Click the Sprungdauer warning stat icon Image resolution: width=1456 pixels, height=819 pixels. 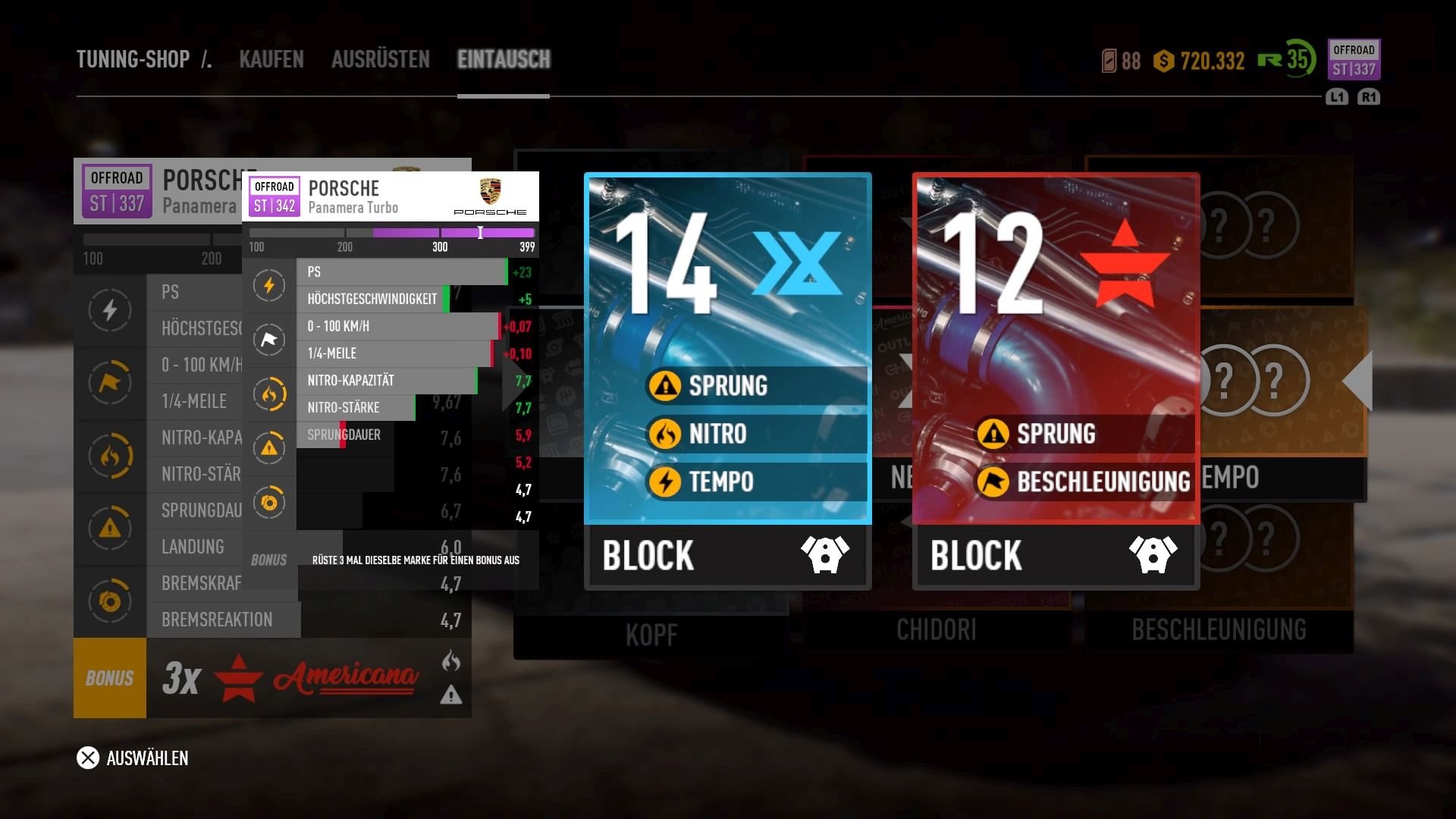pos(111,529)
